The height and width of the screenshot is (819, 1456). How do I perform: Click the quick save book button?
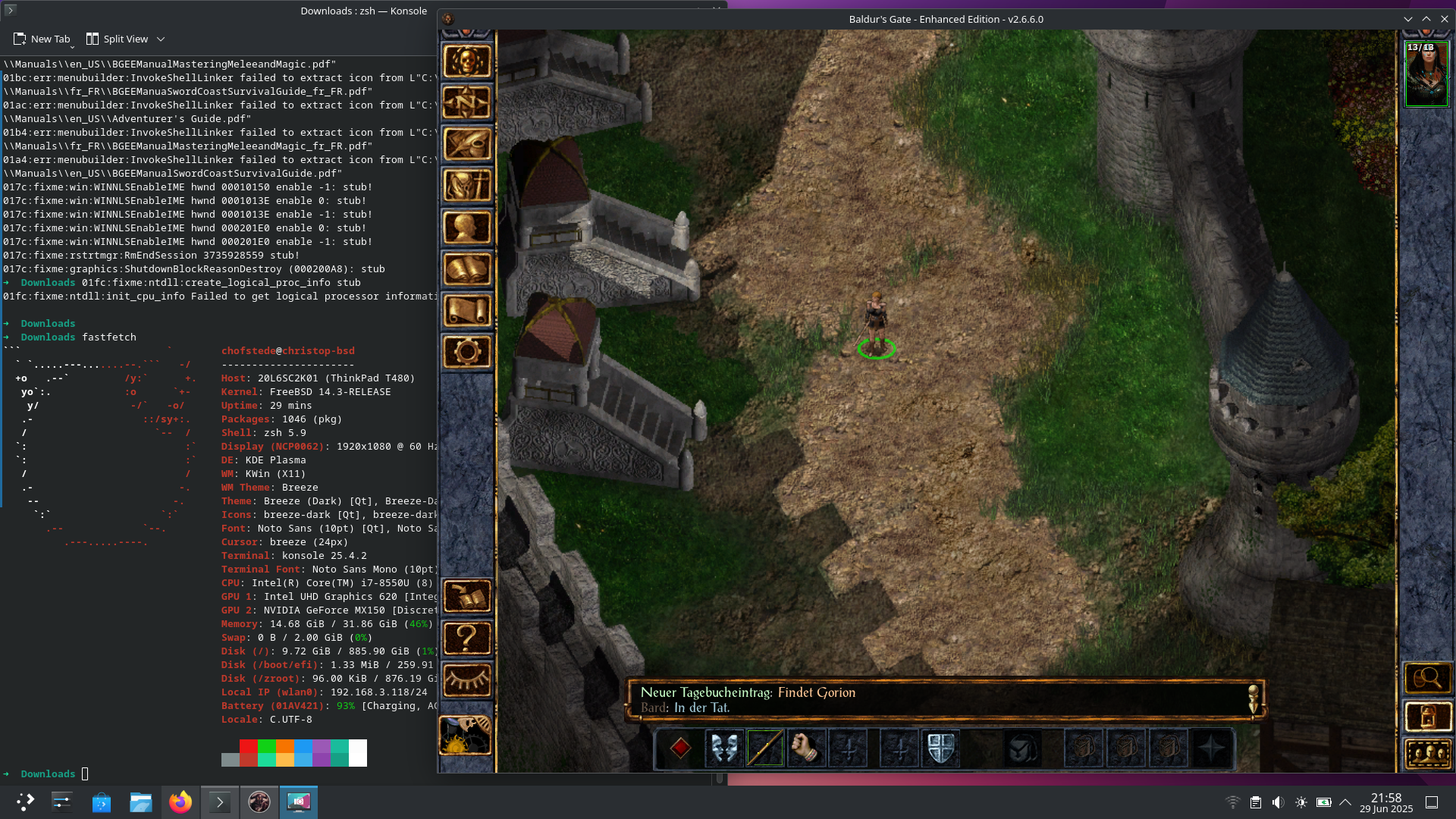point(466,597)
